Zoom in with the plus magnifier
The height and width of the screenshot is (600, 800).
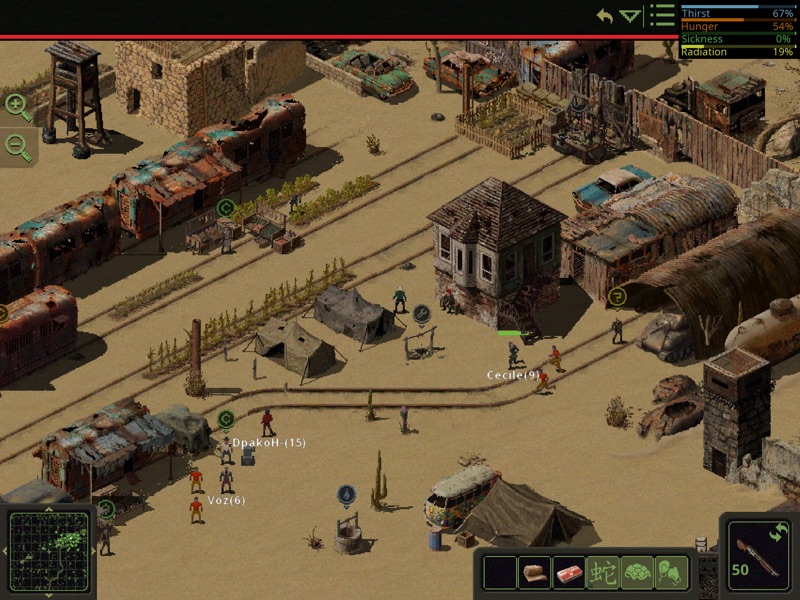(x=17, y=104)
